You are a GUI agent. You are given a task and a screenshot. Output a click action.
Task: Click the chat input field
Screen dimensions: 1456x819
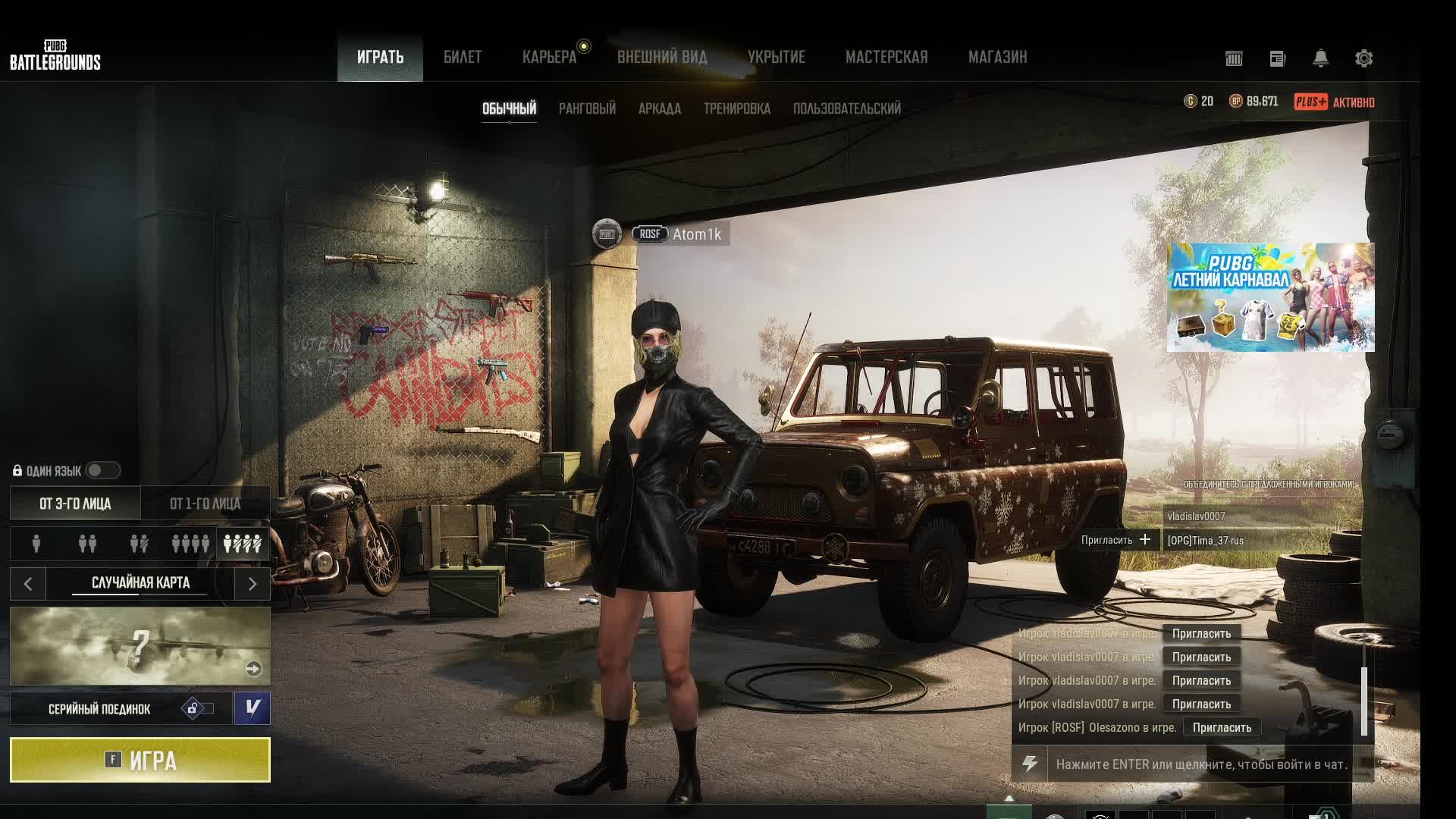[x=1201, y=764]
